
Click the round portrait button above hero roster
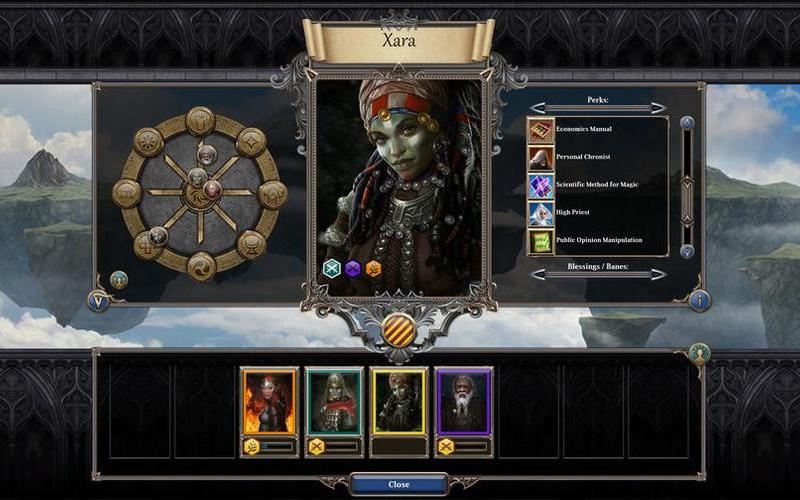pyautogui.click(x=699, y=352)
